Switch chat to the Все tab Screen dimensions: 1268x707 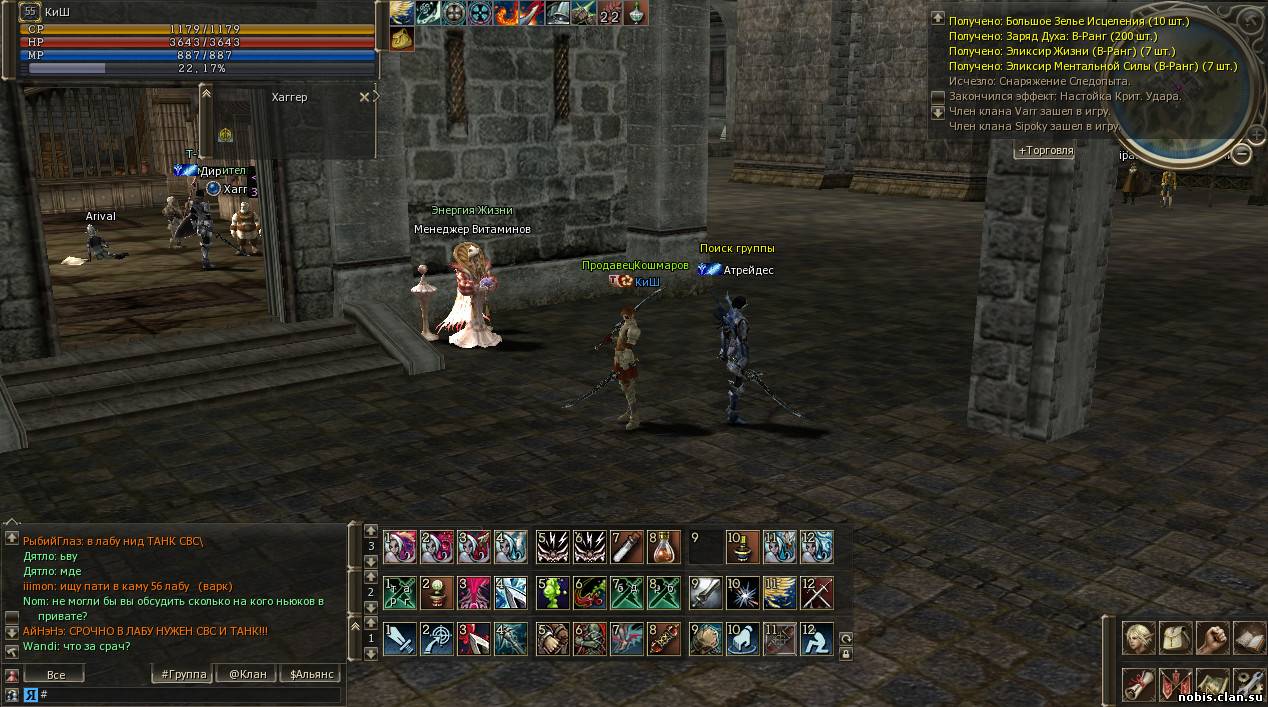click(56, 675)
